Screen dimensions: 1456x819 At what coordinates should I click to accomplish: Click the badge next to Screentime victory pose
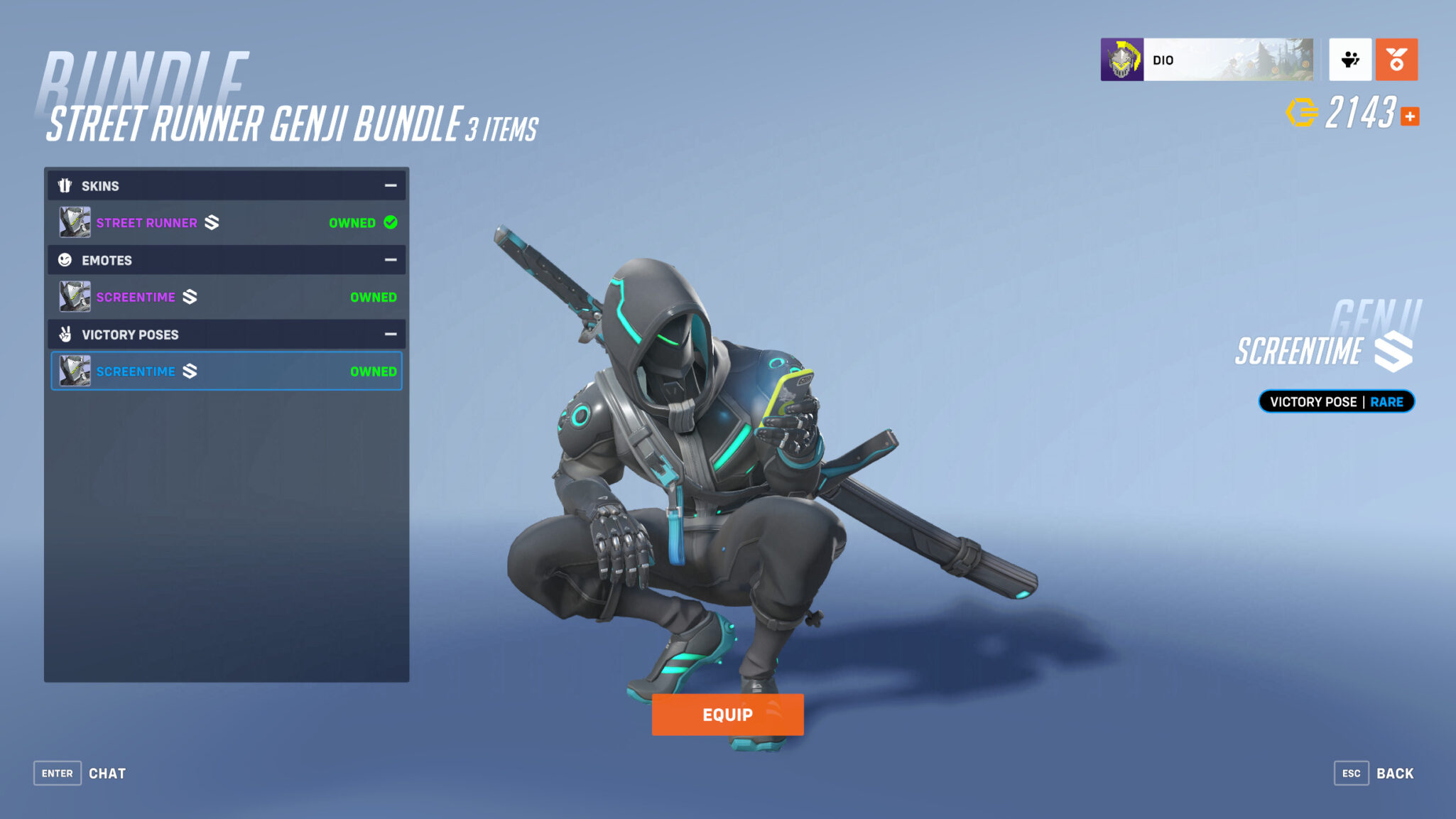coord(190,371)
